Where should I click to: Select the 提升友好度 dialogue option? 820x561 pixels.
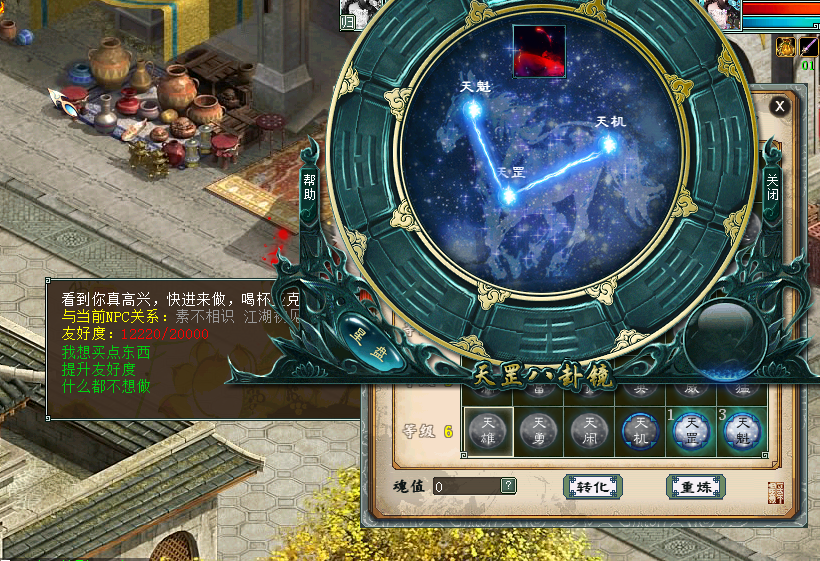pyautogui.click(x=98, y=370)
